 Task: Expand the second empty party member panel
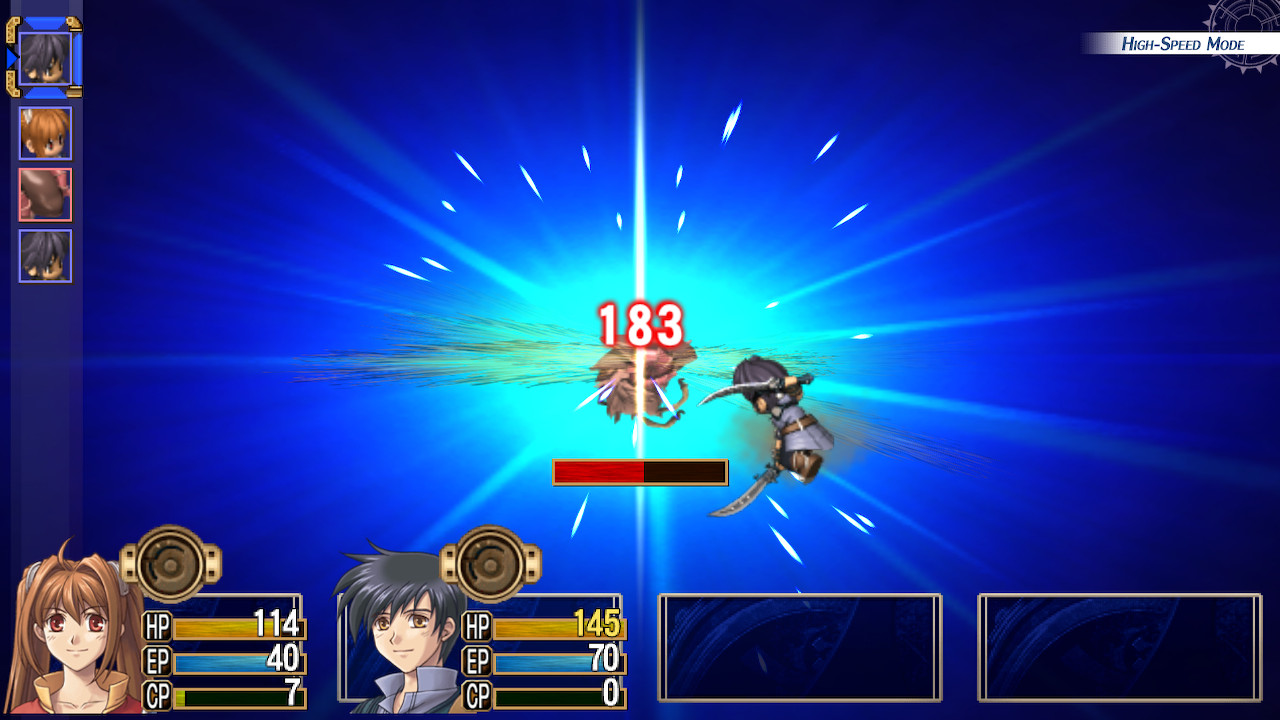click(1118, 645)
